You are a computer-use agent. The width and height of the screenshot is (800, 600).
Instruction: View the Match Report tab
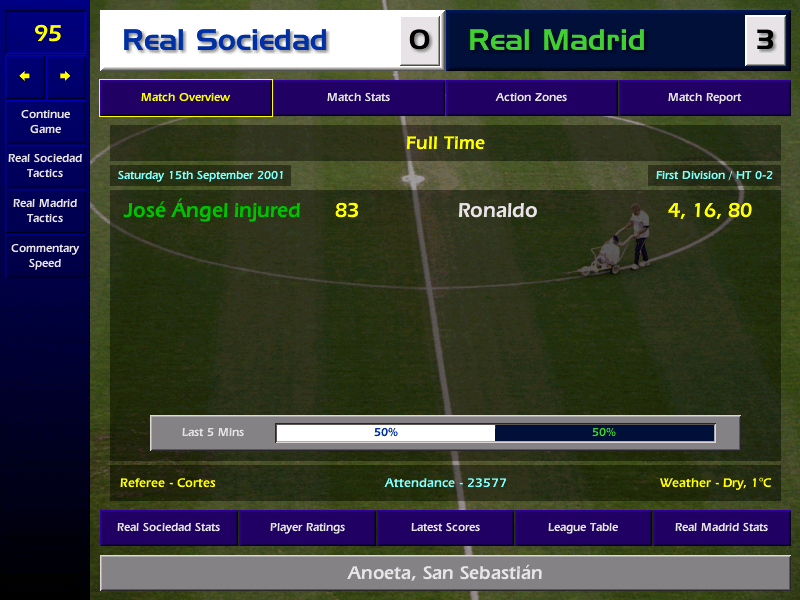click(x=704, y=98)
